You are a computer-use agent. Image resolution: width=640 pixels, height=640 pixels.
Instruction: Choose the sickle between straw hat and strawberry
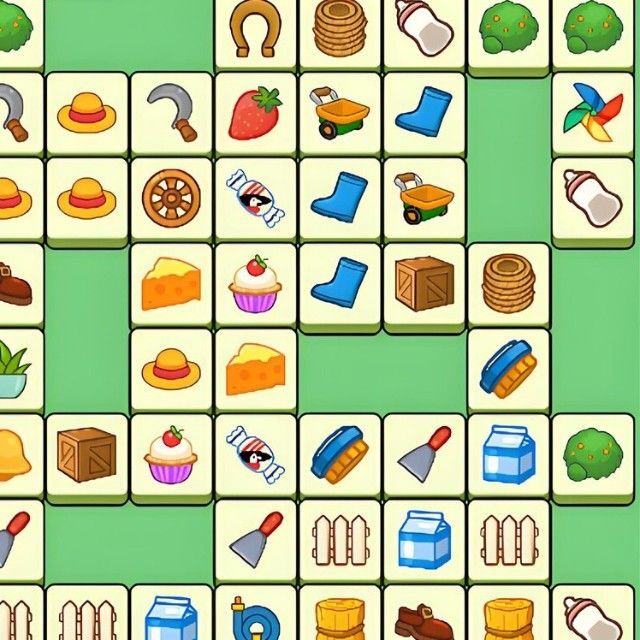point(171,112)
